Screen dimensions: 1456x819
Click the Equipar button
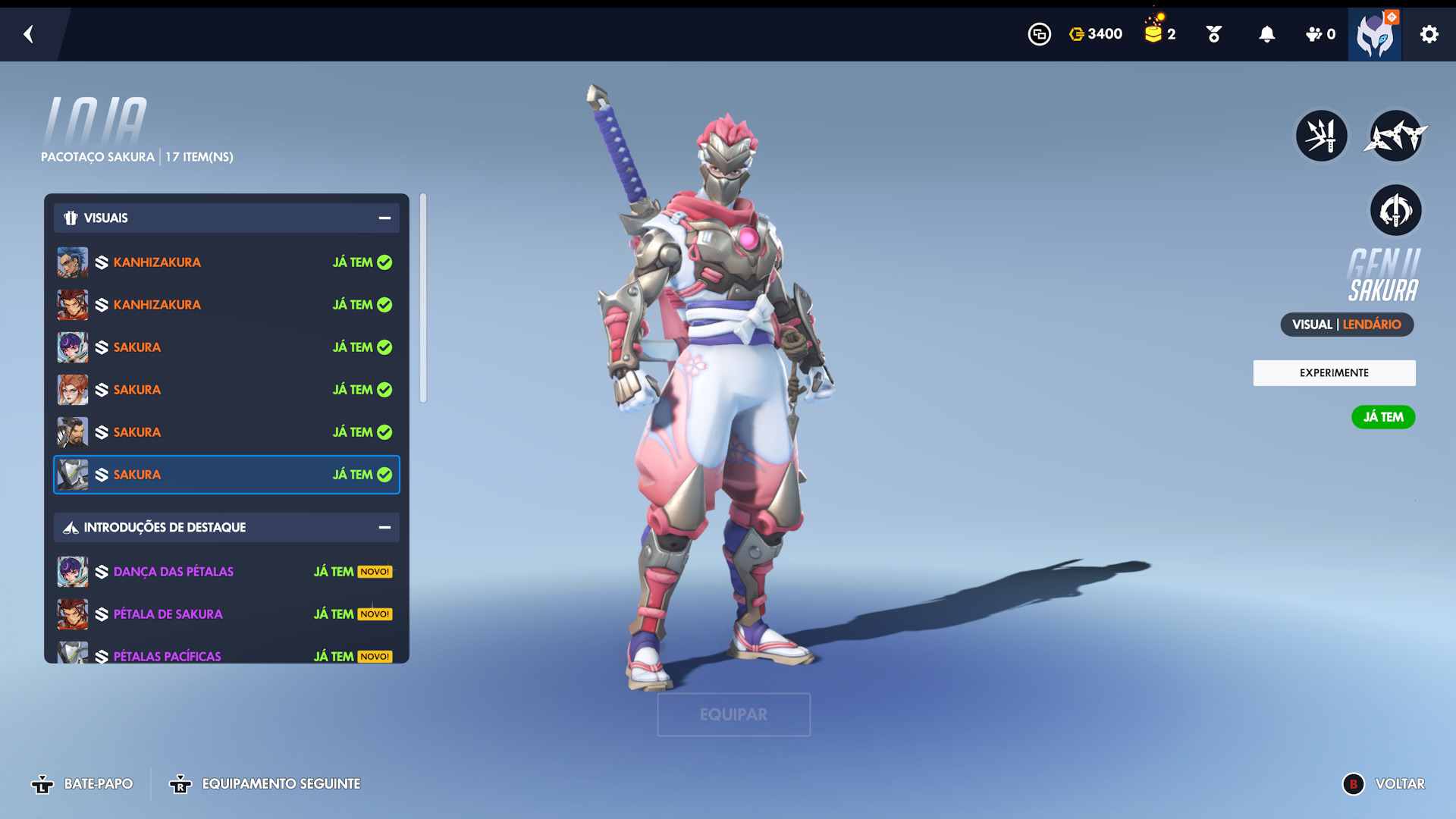pos(733,714)
